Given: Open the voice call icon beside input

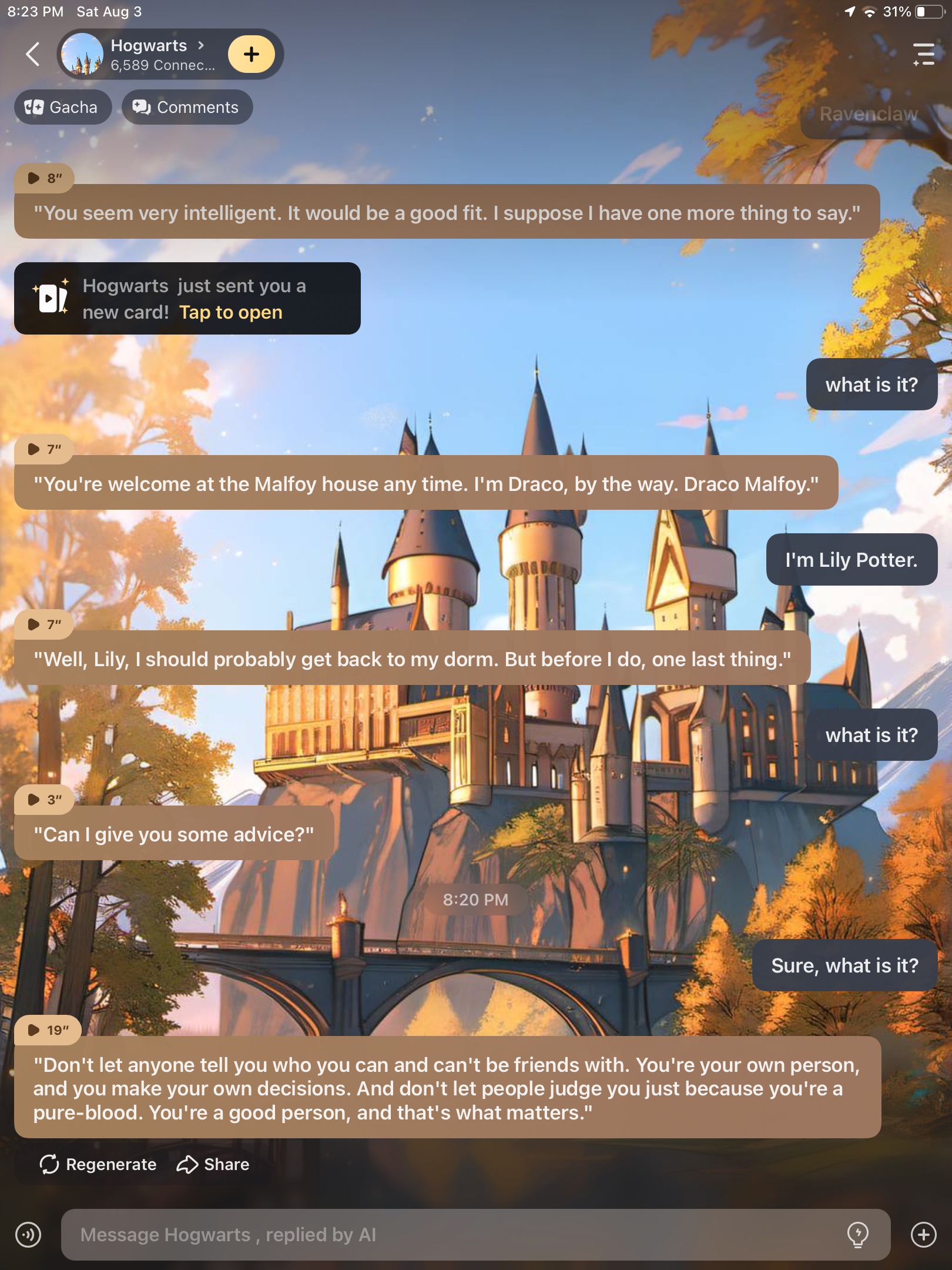Looking at the screenshot, I should pos(28,1235).
